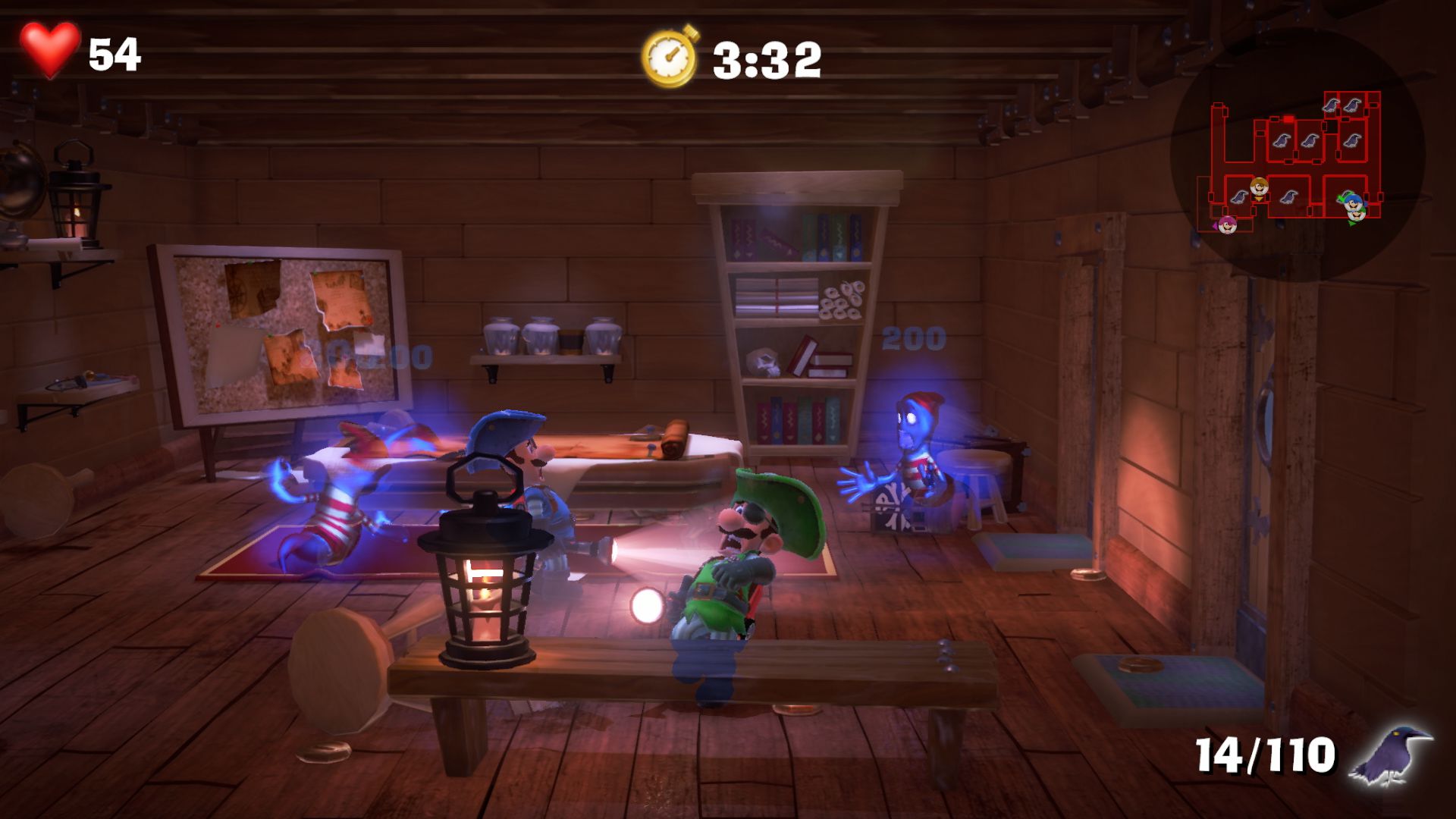Select the orange Luigi marker on minimap

point(1259,187)
